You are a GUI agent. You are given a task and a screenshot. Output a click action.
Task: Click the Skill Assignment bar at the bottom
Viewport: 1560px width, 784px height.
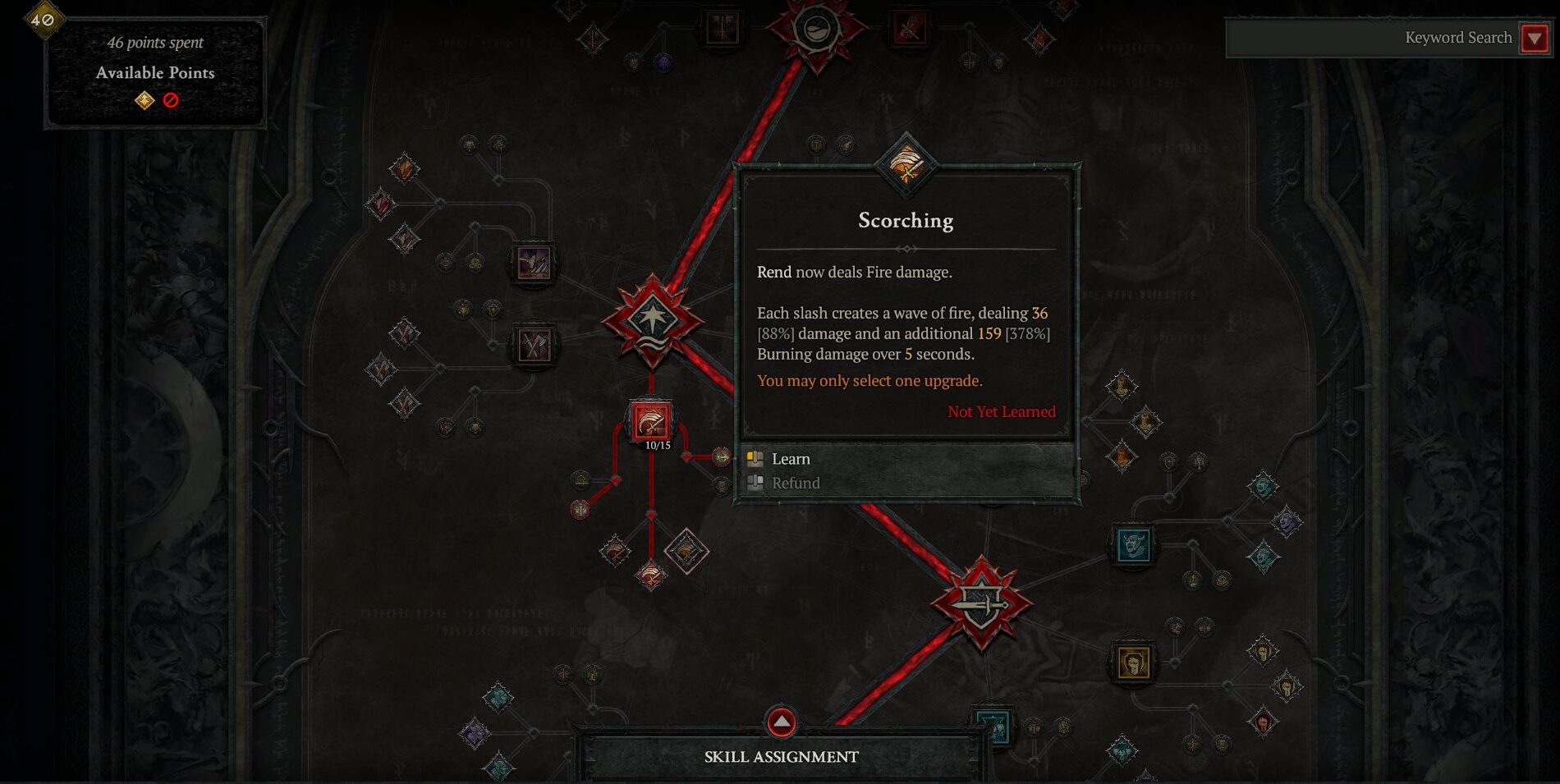pos(781,756)
